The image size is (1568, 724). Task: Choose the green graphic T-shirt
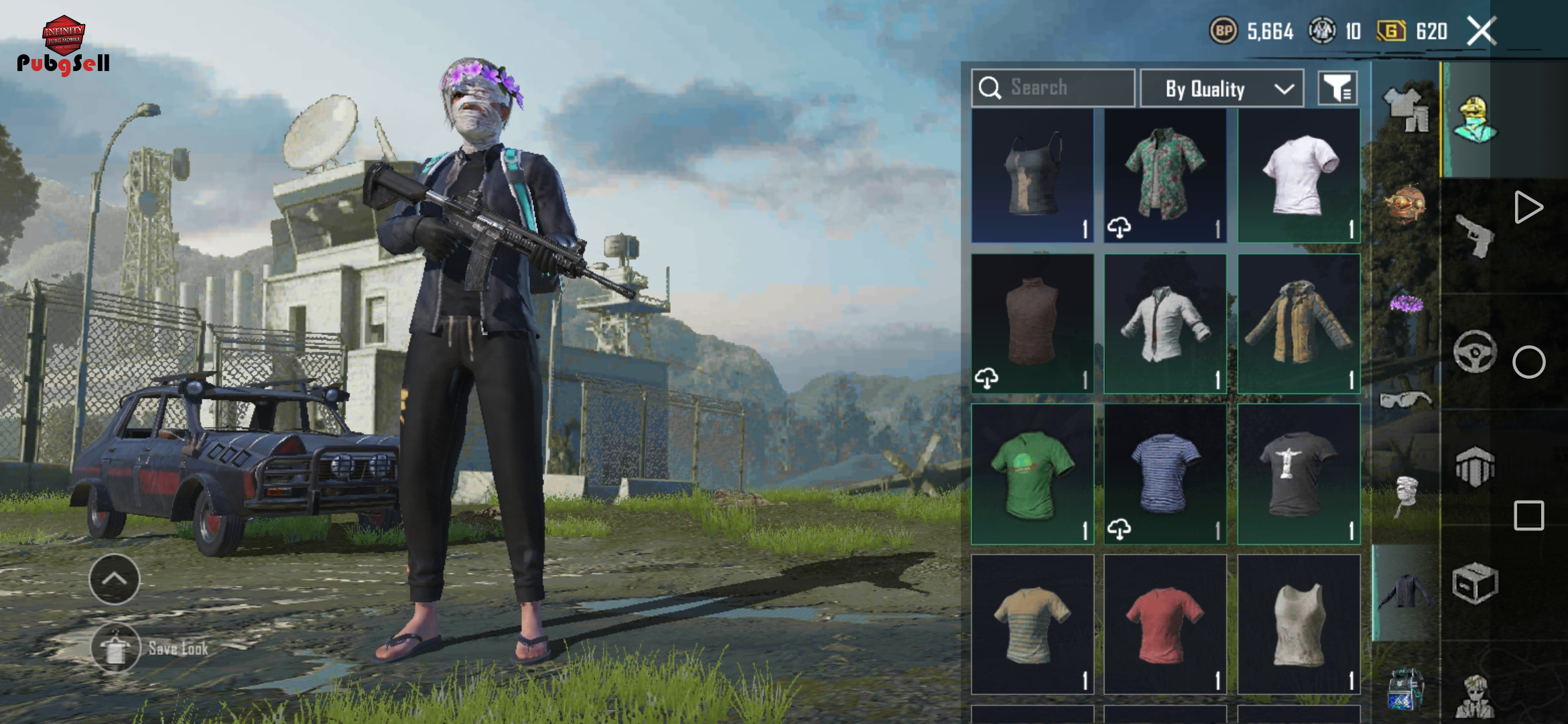[x=1032, y=473]
